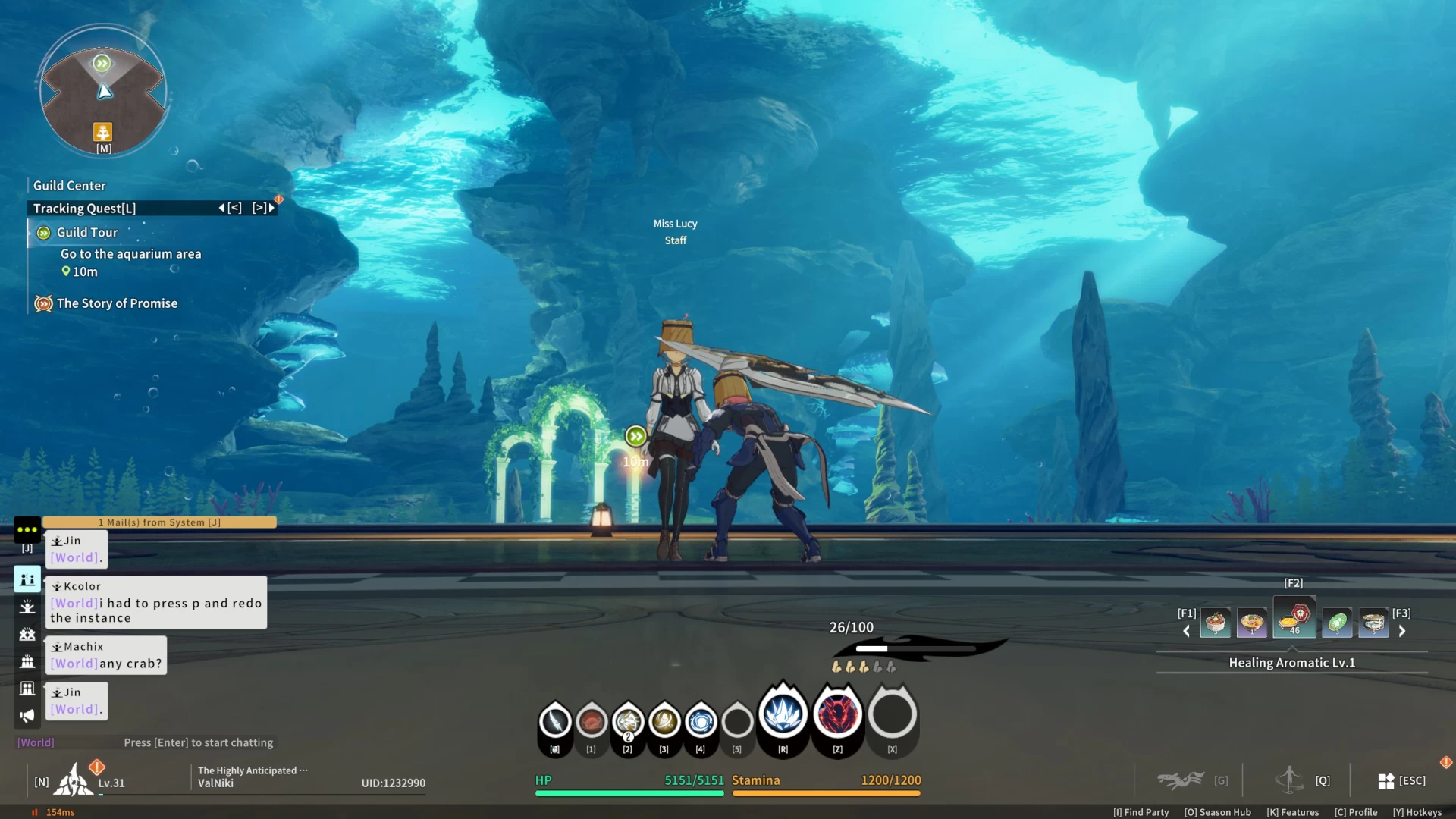Screen dimensions: 1456x819
Task: Open Find Party panel
Action: point(1141,812)
